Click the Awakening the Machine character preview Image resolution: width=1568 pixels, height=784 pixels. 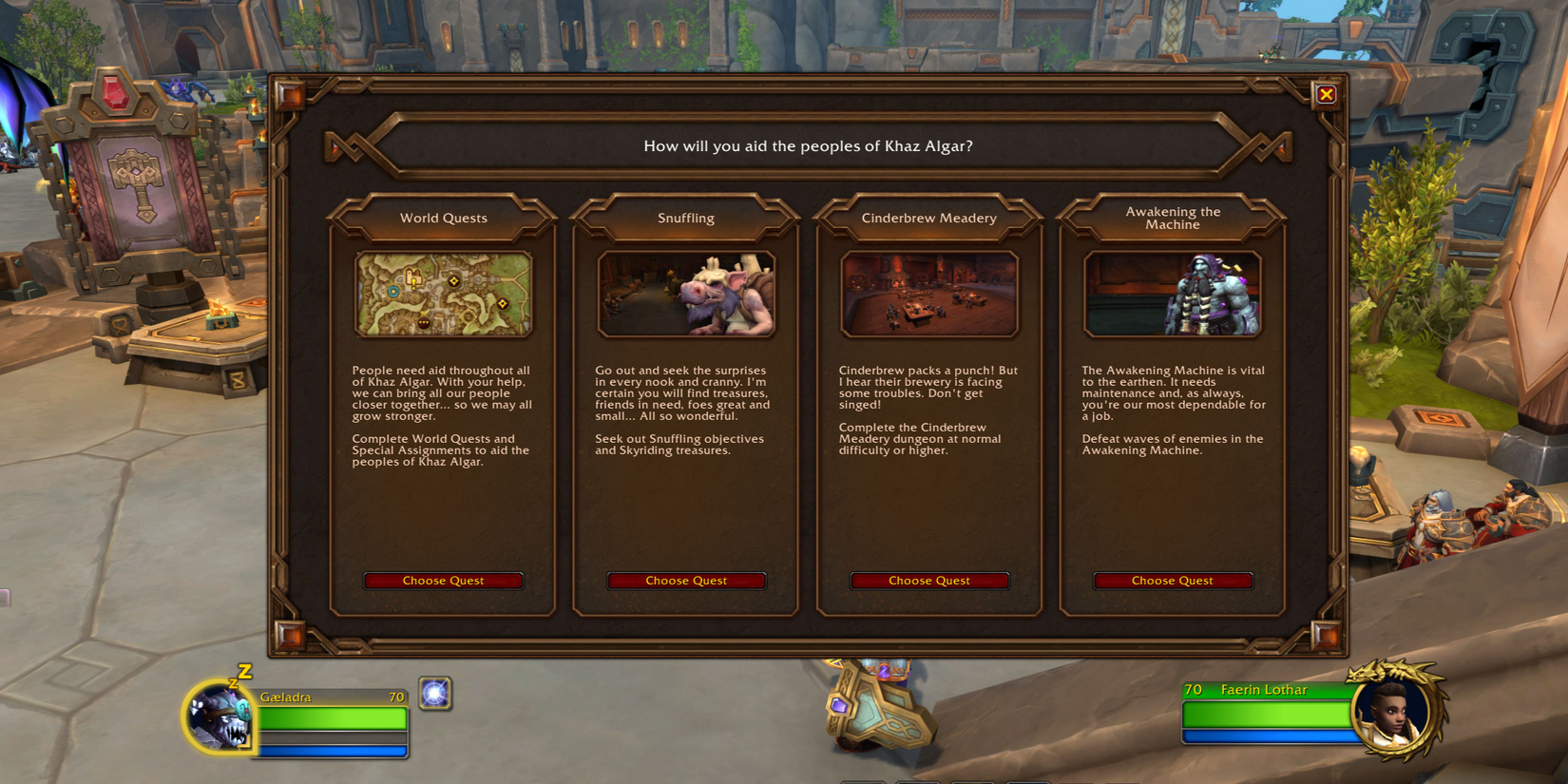pos(1173,293)
